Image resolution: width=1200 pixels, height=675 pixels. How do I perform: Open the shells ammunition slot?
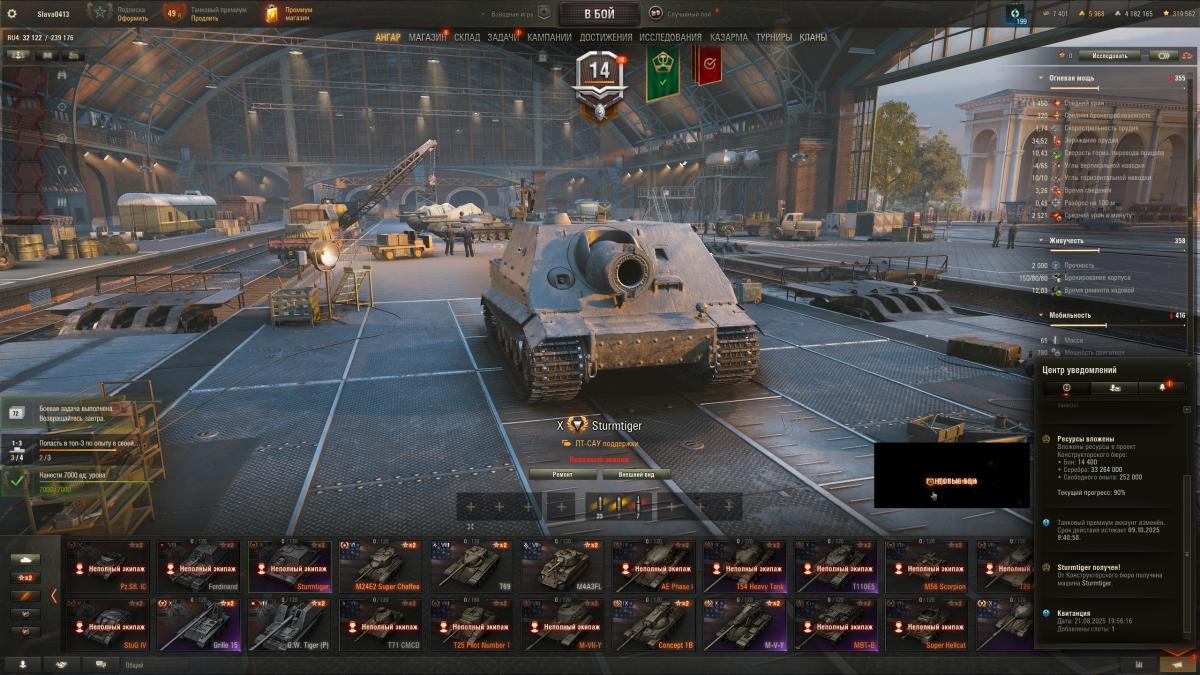pyautogui.click(x=600, y=507)
